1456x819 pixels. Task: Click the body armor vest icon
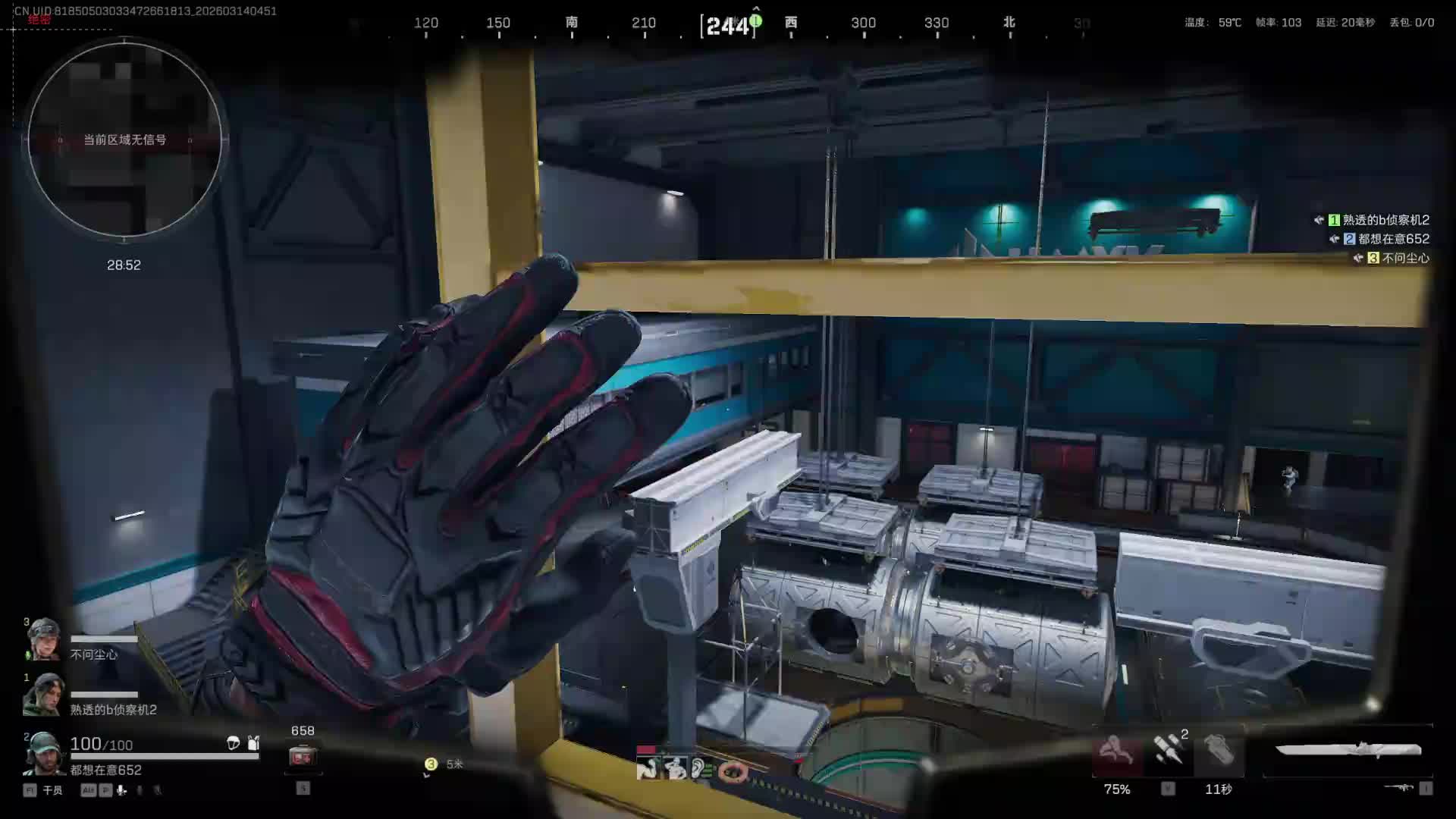(253, 742)
